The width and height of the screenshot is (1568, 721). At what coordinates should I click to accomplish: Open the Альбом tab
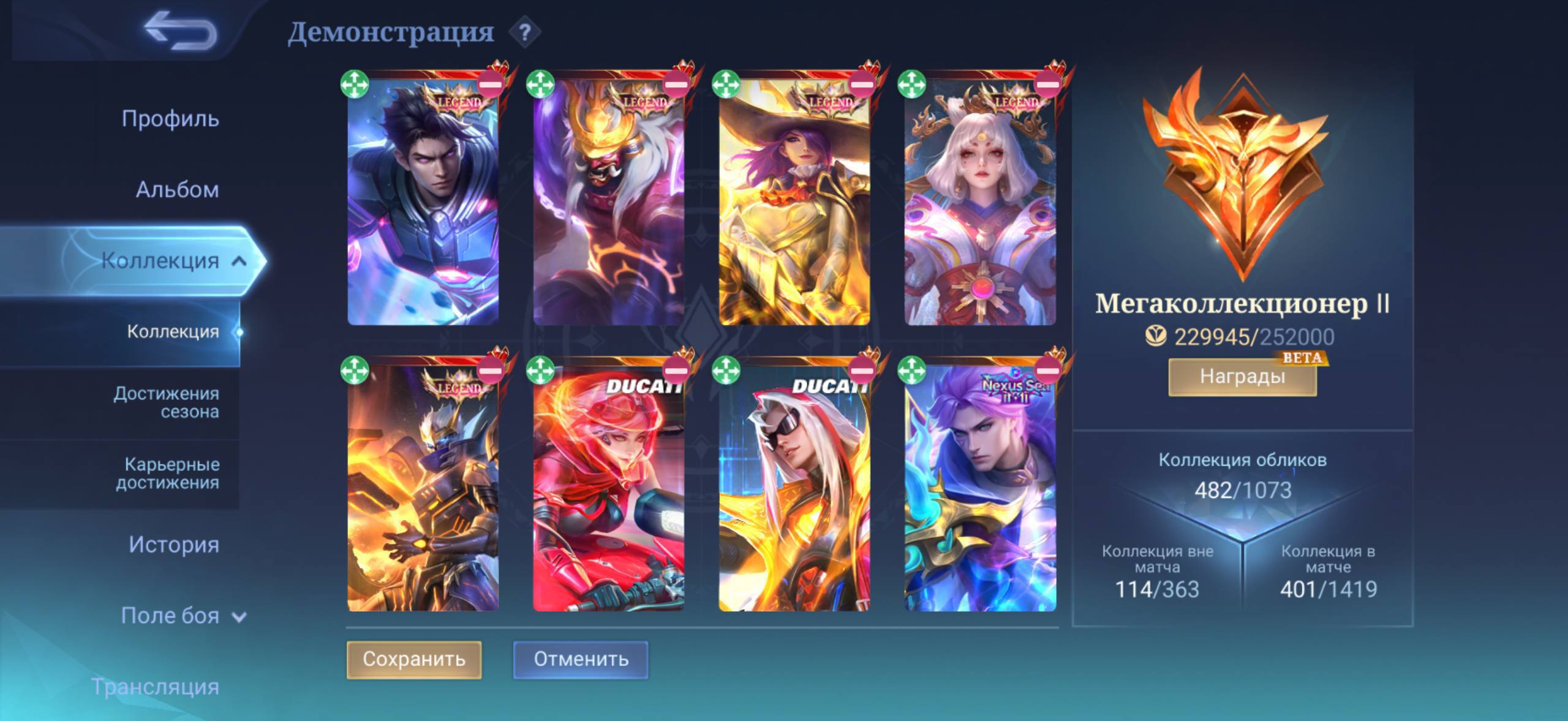tap(177, 189)
